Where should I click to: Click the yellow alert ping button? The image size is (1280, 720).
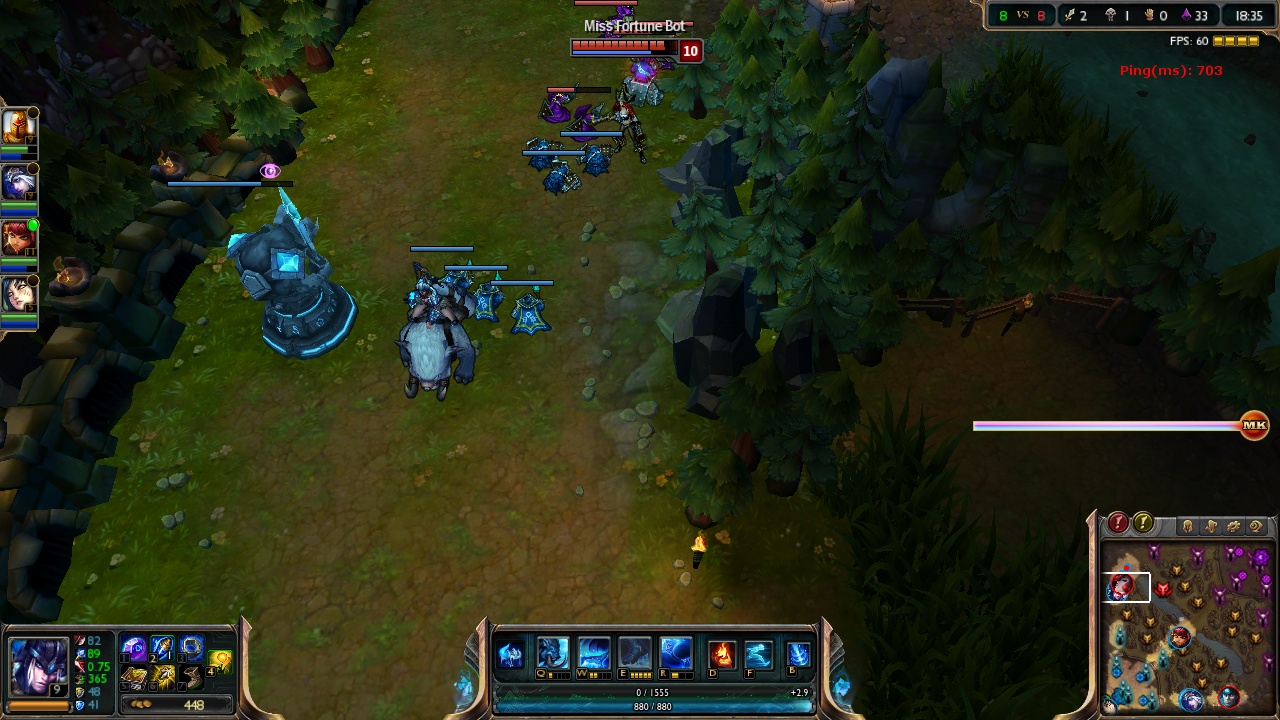[x=1143, y=523]
